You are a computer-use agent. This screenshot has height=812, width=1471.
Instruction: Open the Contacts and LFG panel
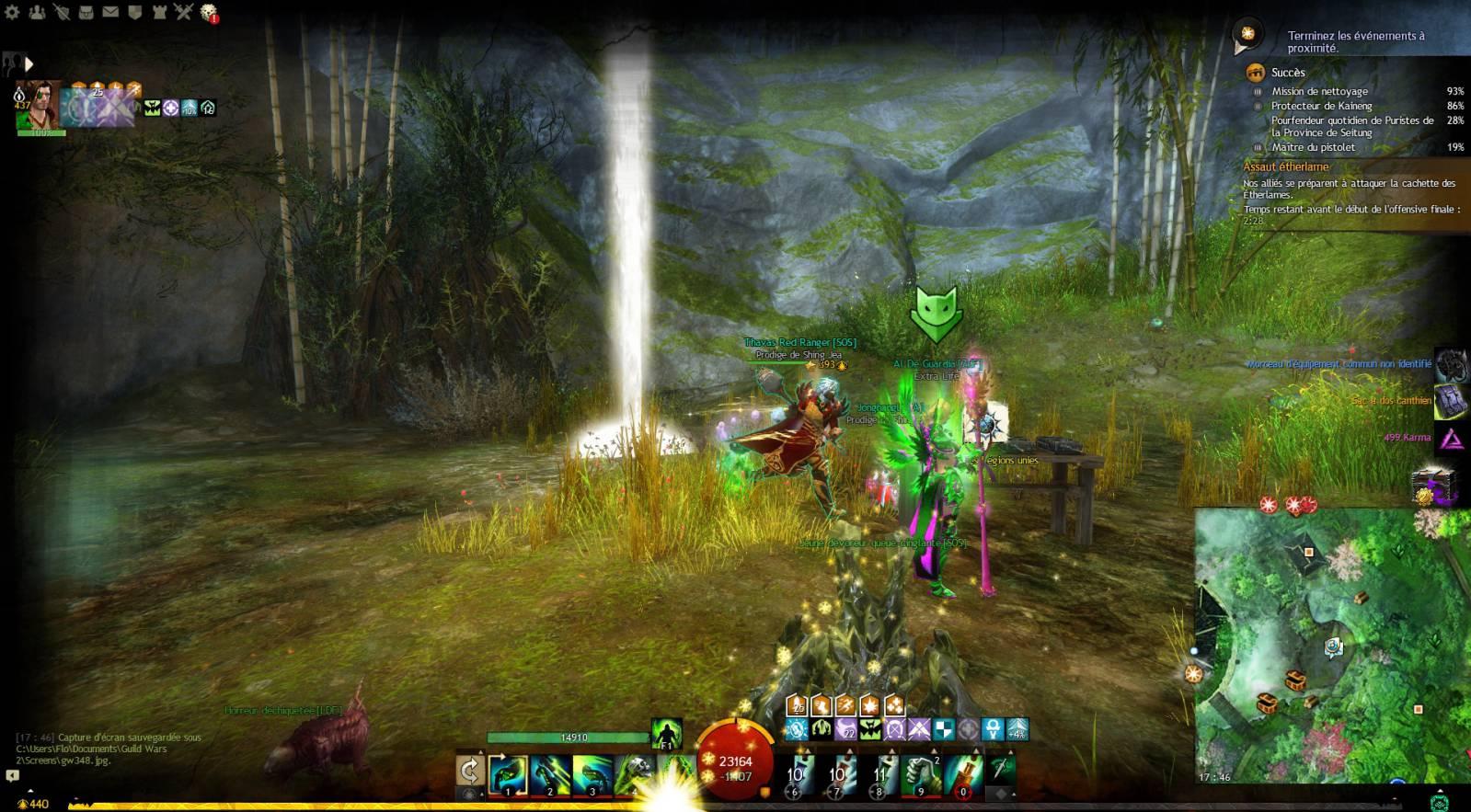pyautogui.click(x=37, y=12)
